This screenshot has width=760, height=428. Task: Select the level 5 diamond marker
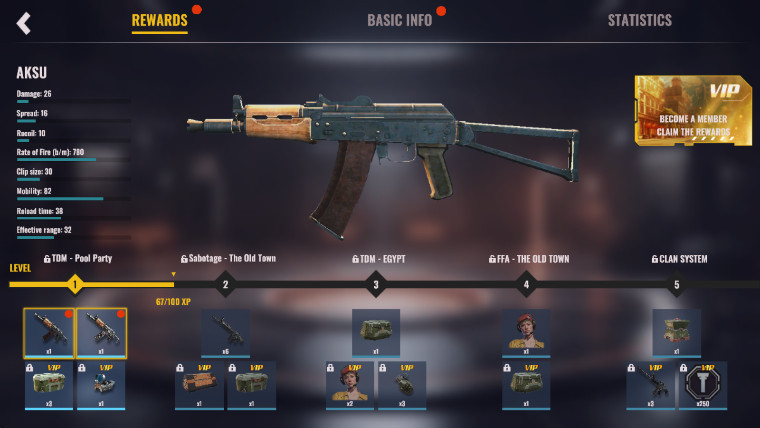[676, 285]
